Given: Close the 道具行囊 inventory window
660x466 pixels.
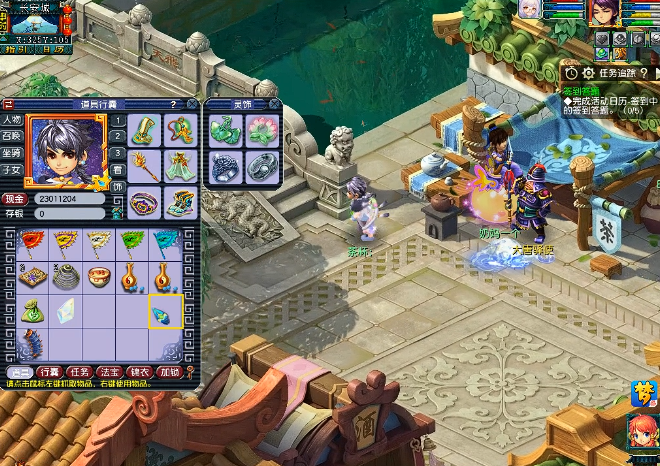Looking at the screenshot, I should 191,104.
